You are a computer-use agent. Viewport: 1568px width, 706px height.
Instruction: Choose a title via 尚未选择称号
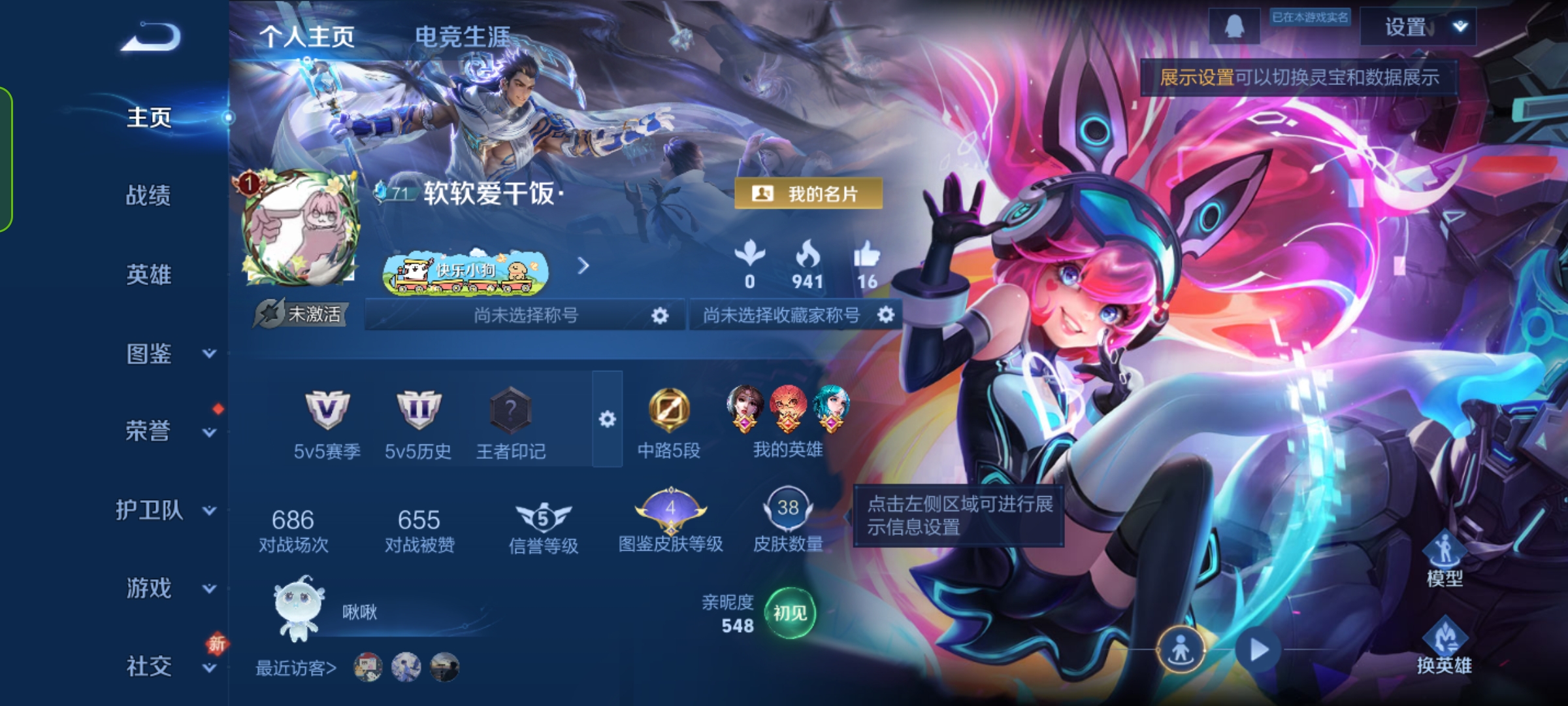[x=525, y=315]
